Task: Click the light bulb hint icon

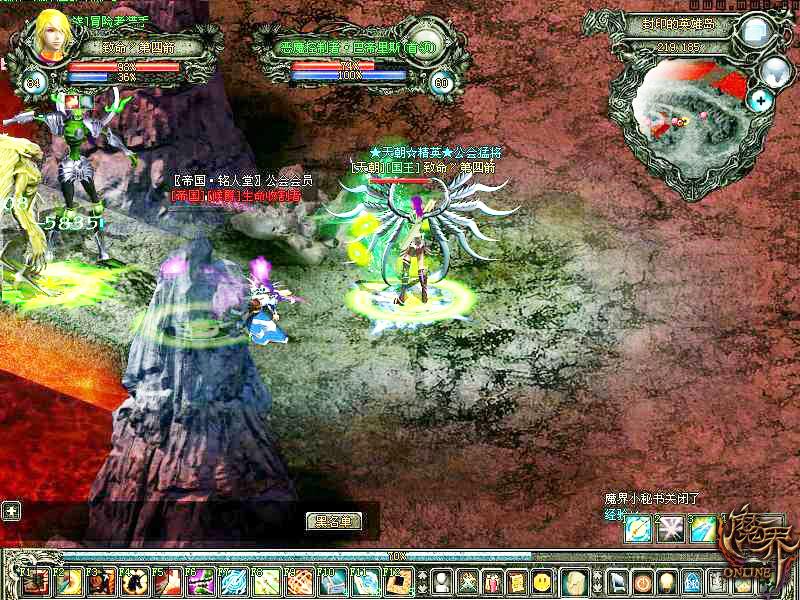Action: coord(668,581)
